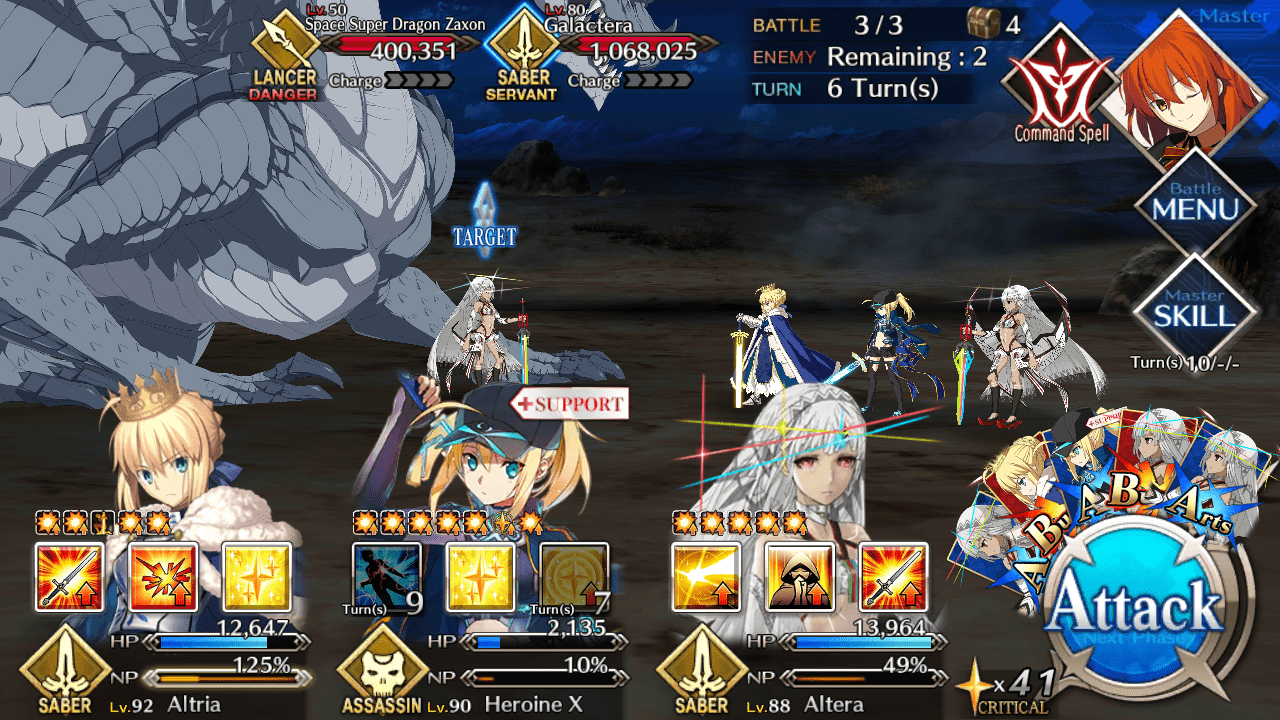Use Altria's red burst skill
The image size is (1280, 720).
tap(163, 577)
